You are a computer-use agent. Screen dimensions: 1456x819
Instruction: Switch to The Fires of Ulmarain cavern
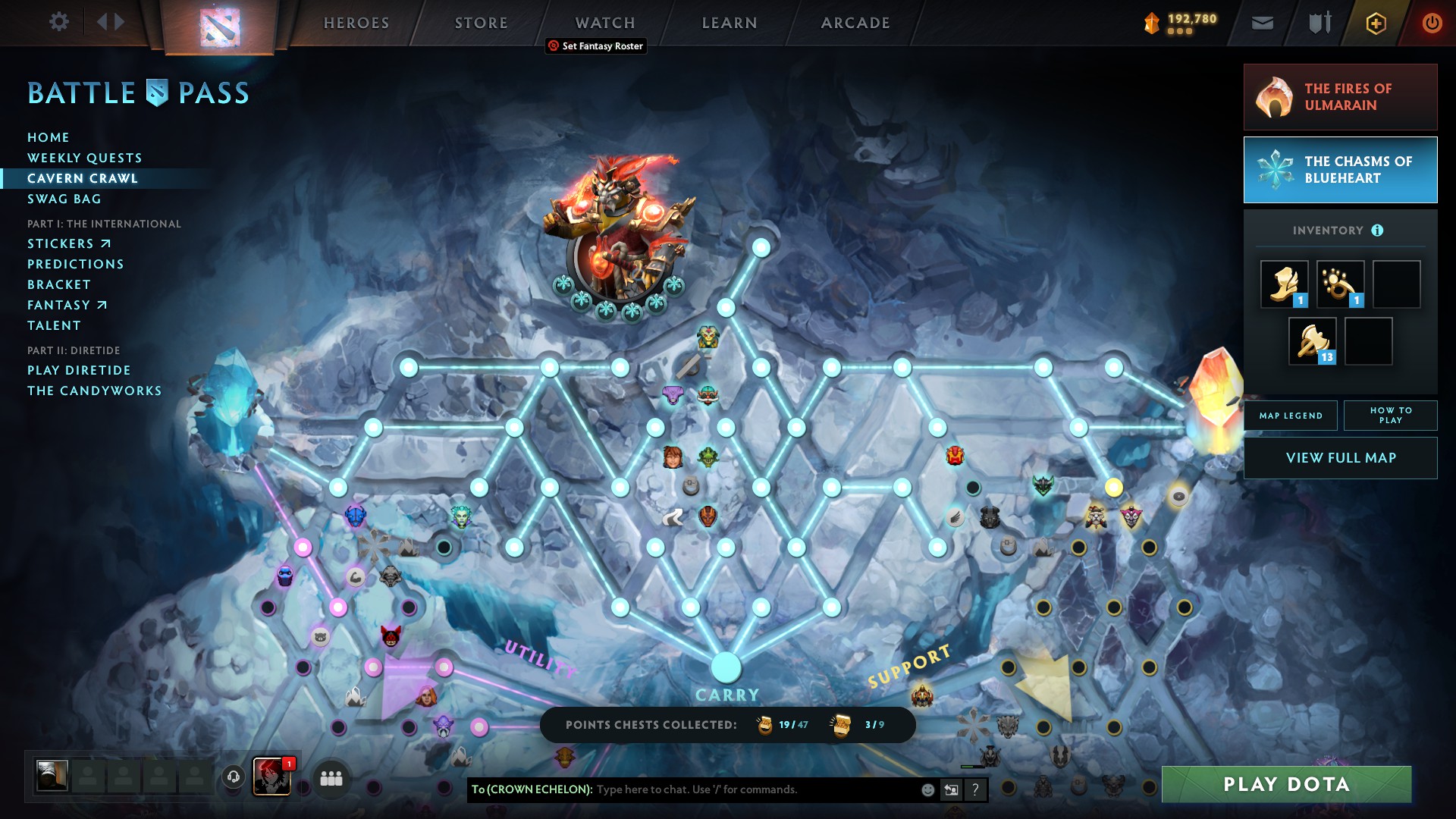click(1340, 97)
